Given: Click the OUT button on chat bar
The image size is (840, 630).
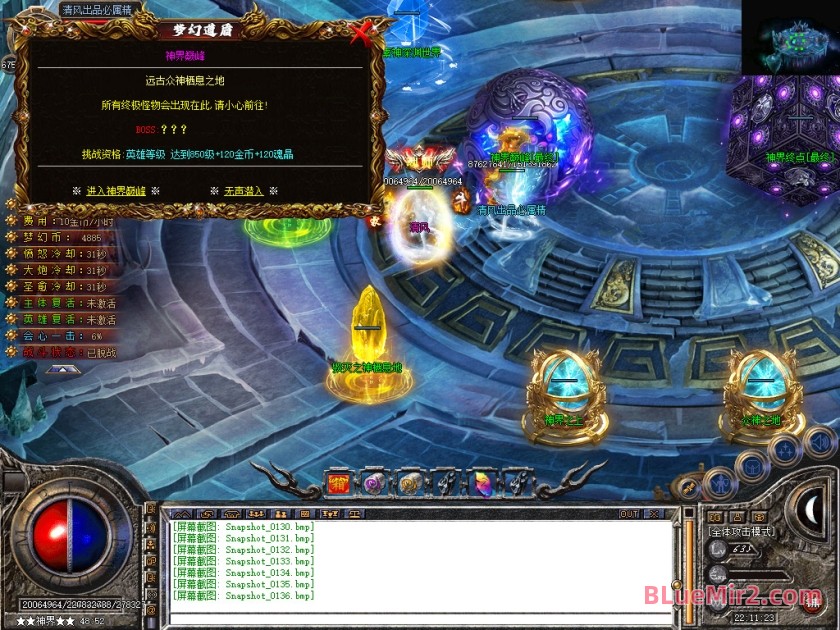Looking at the screenshot, I should [629, 514].
